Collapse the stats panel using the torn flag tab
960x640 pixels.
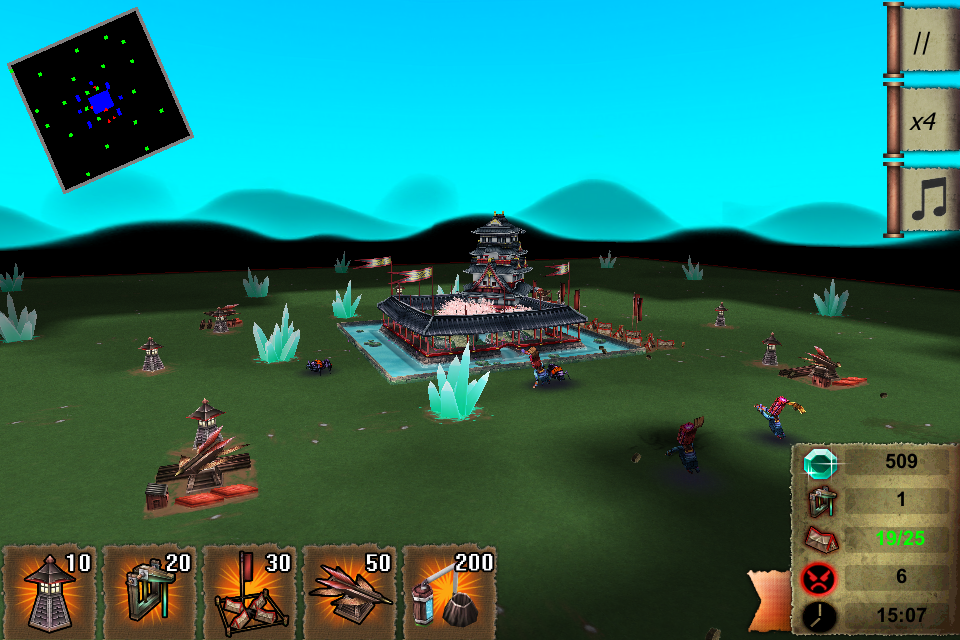770,601
